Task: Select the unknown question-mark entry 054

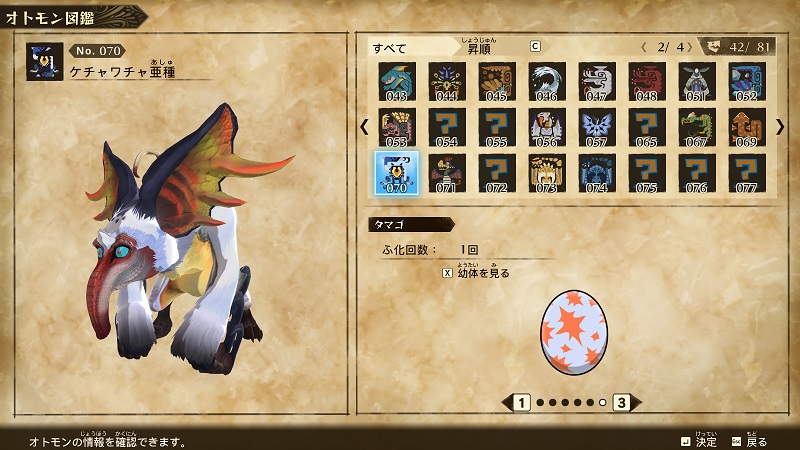Action: pyautogui.click(x=446, y=127)
